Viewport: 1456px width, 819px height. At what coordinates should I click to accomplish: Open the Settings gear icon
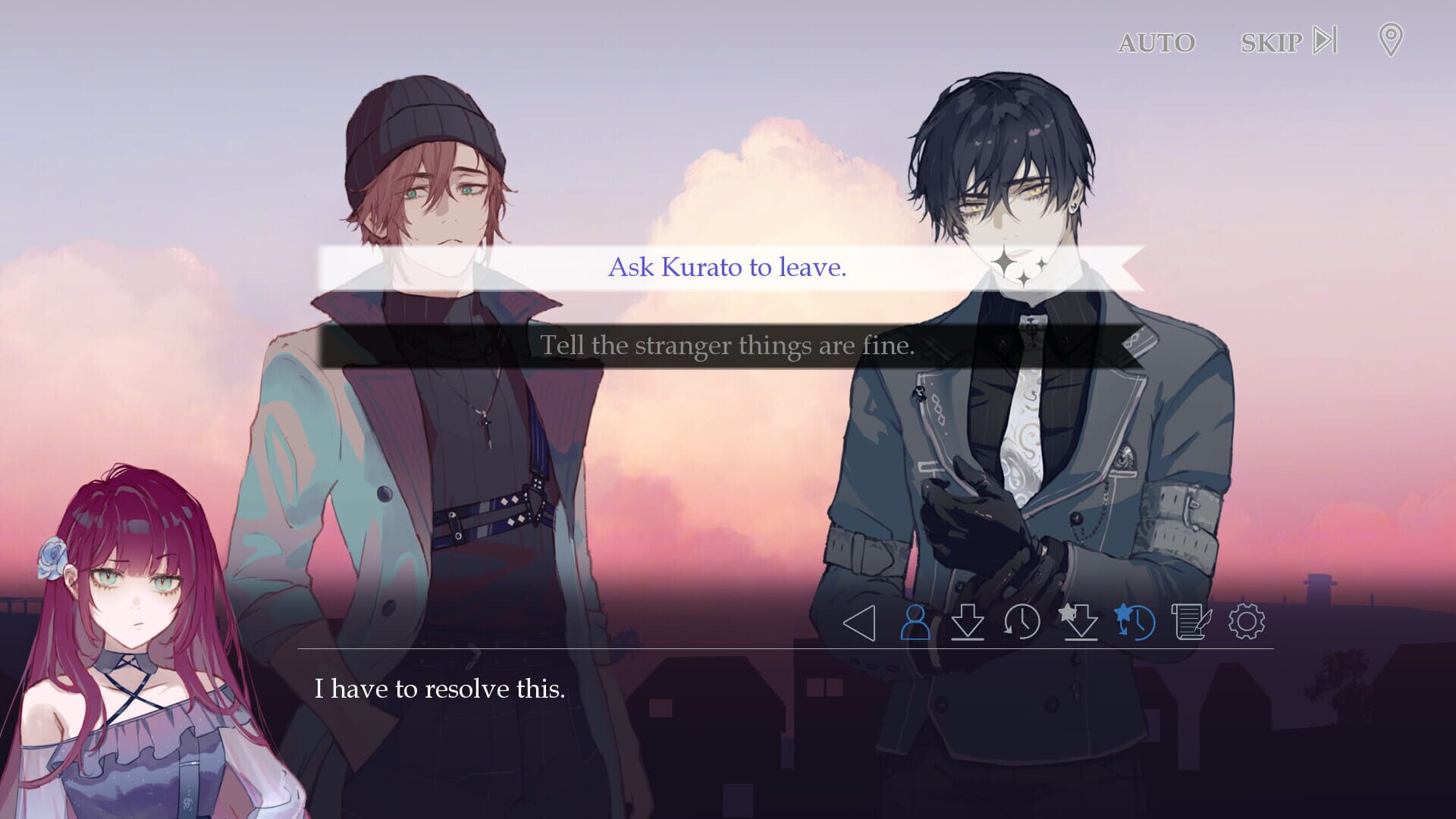click(x=1246, y=622)
